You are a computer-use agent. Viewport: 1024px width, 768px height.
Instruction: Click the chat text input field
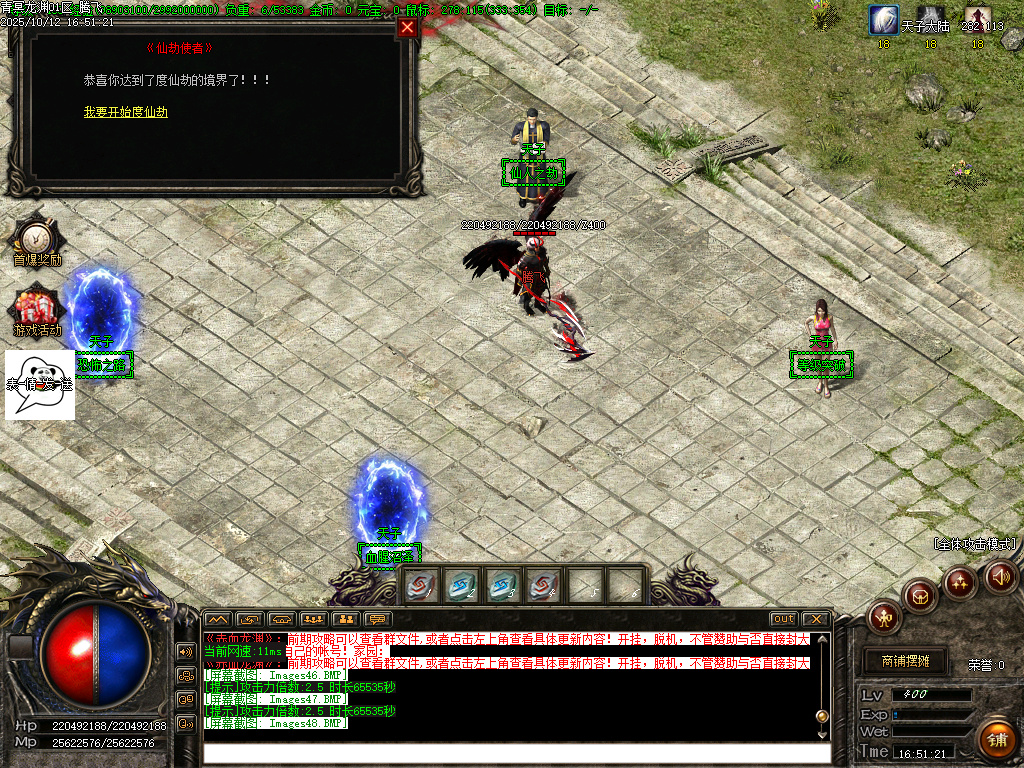(x=515, y=752)
